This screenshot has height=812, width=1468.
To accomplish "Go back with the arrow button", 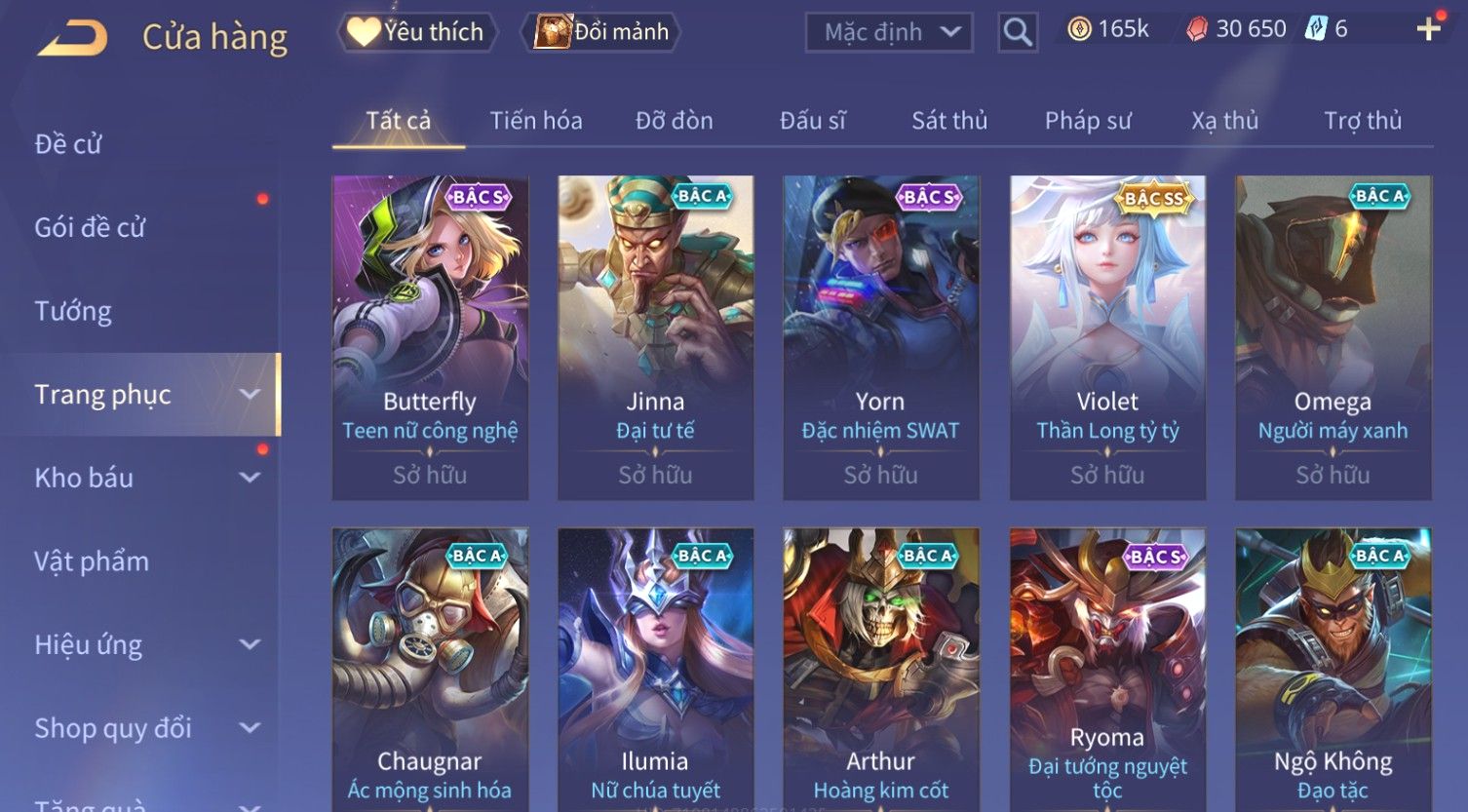I will [x=73, y=38].
